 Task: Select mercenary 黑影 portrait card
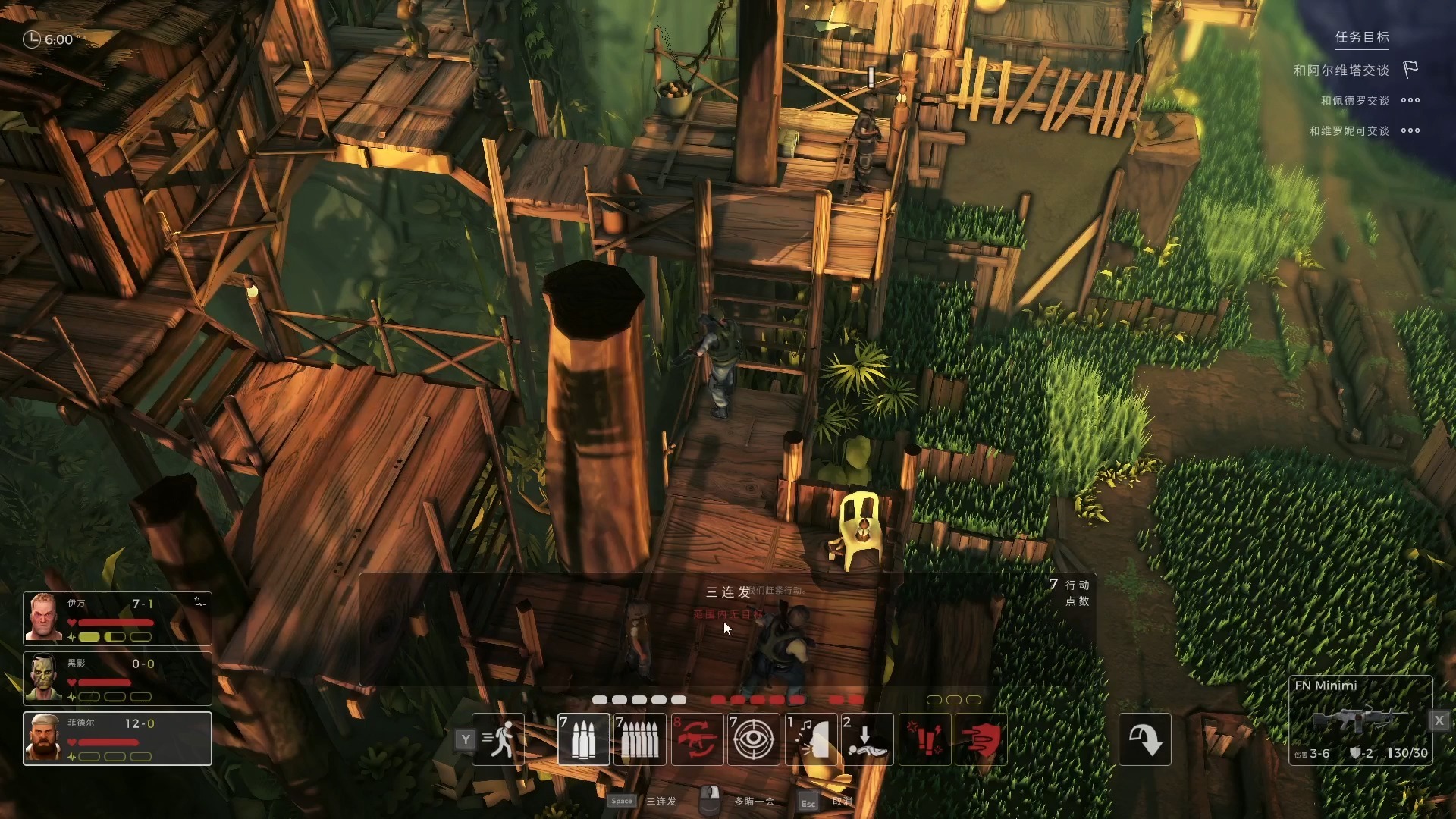tap(118, 679)
